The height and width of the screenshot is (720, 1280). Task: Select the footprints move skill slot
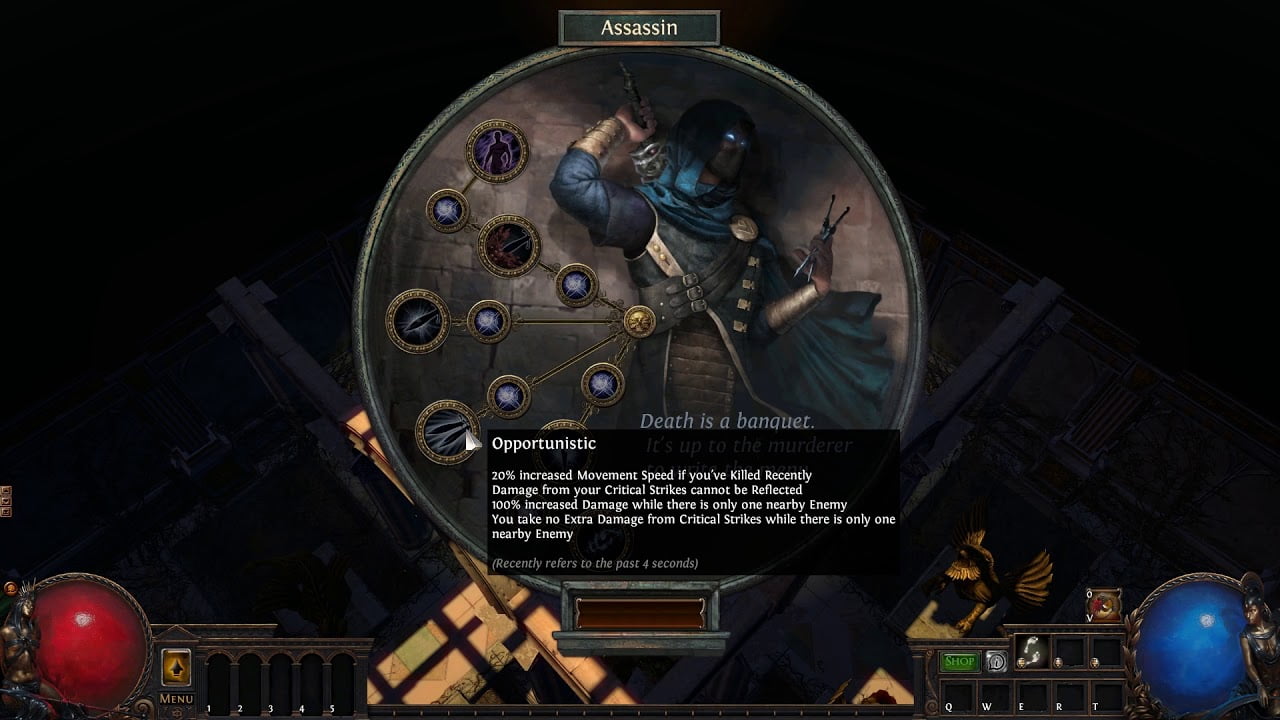click(1031, 651)
